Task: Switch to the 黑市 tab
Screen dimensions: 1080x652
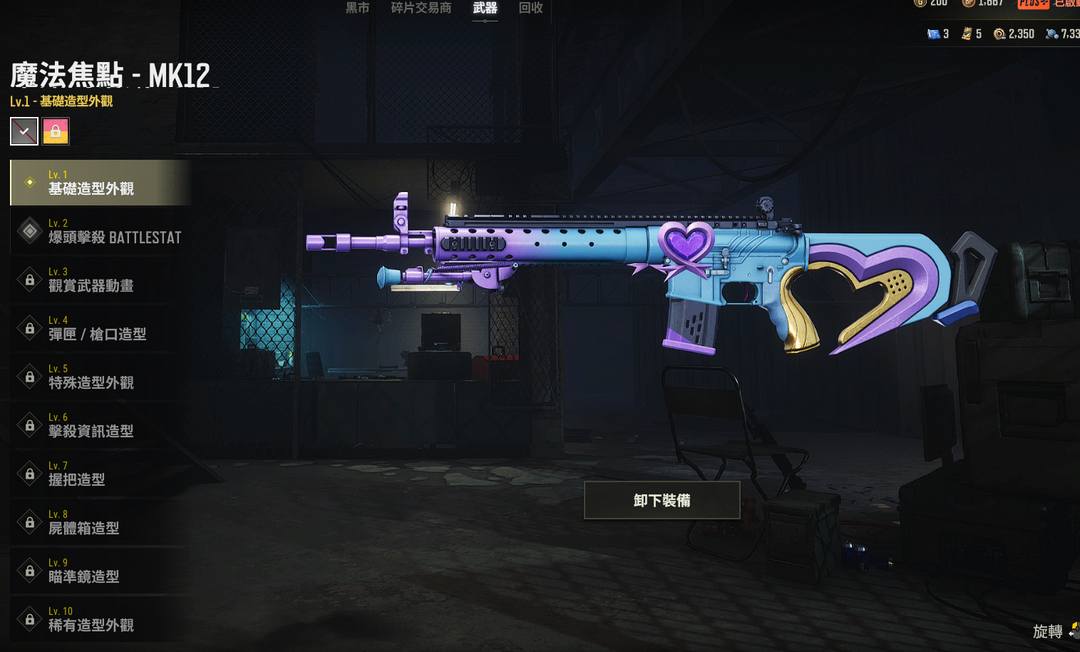Action: pos(357,8)
